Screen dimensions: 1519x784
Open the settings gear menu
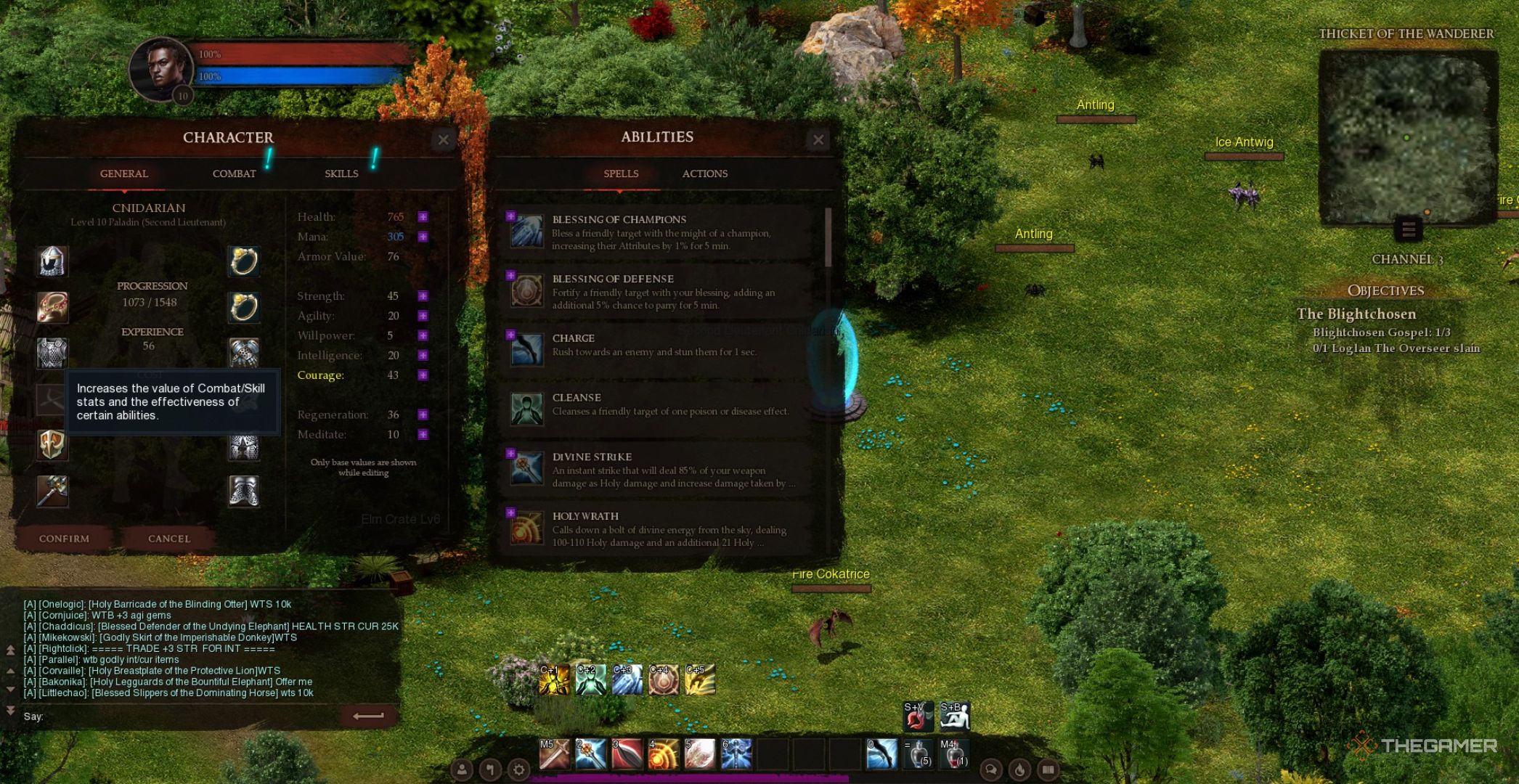click(518, 769)
